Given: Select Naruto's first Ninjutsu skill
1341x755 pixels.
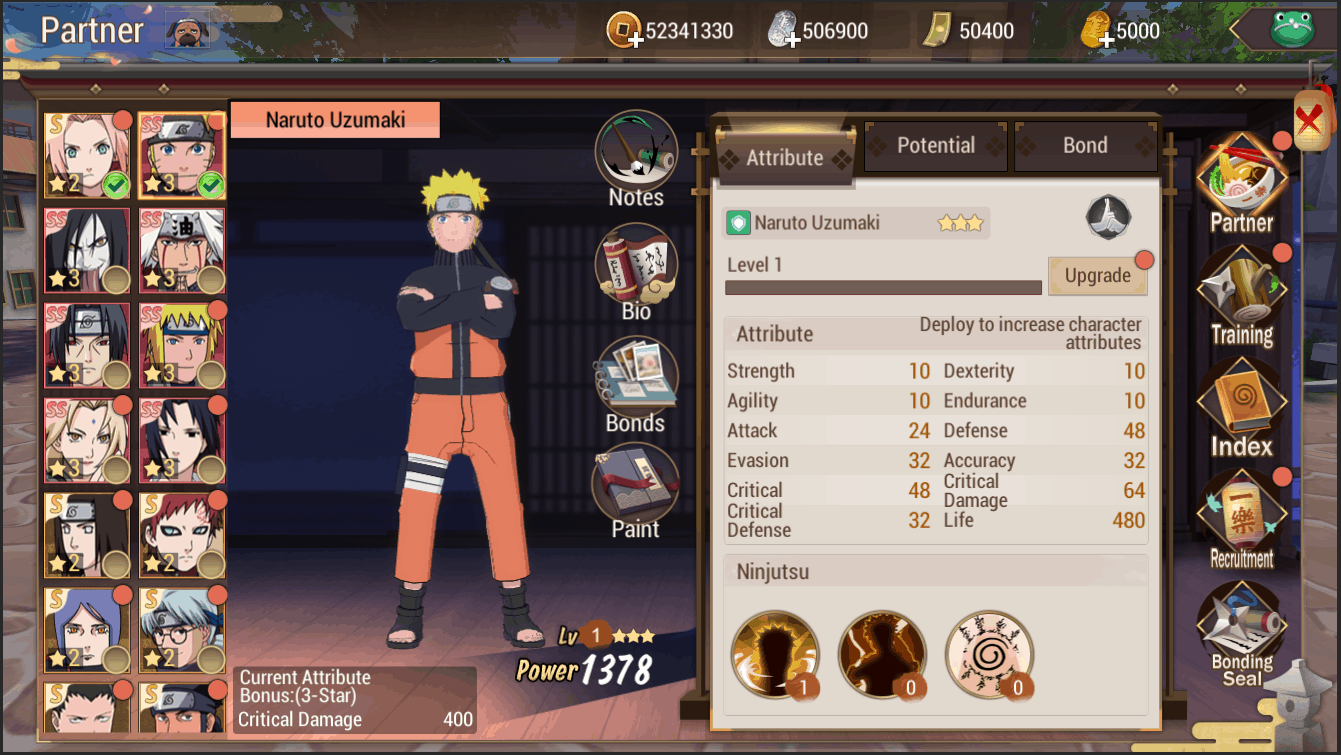Looking at the screenshot, I should (775, 655).
